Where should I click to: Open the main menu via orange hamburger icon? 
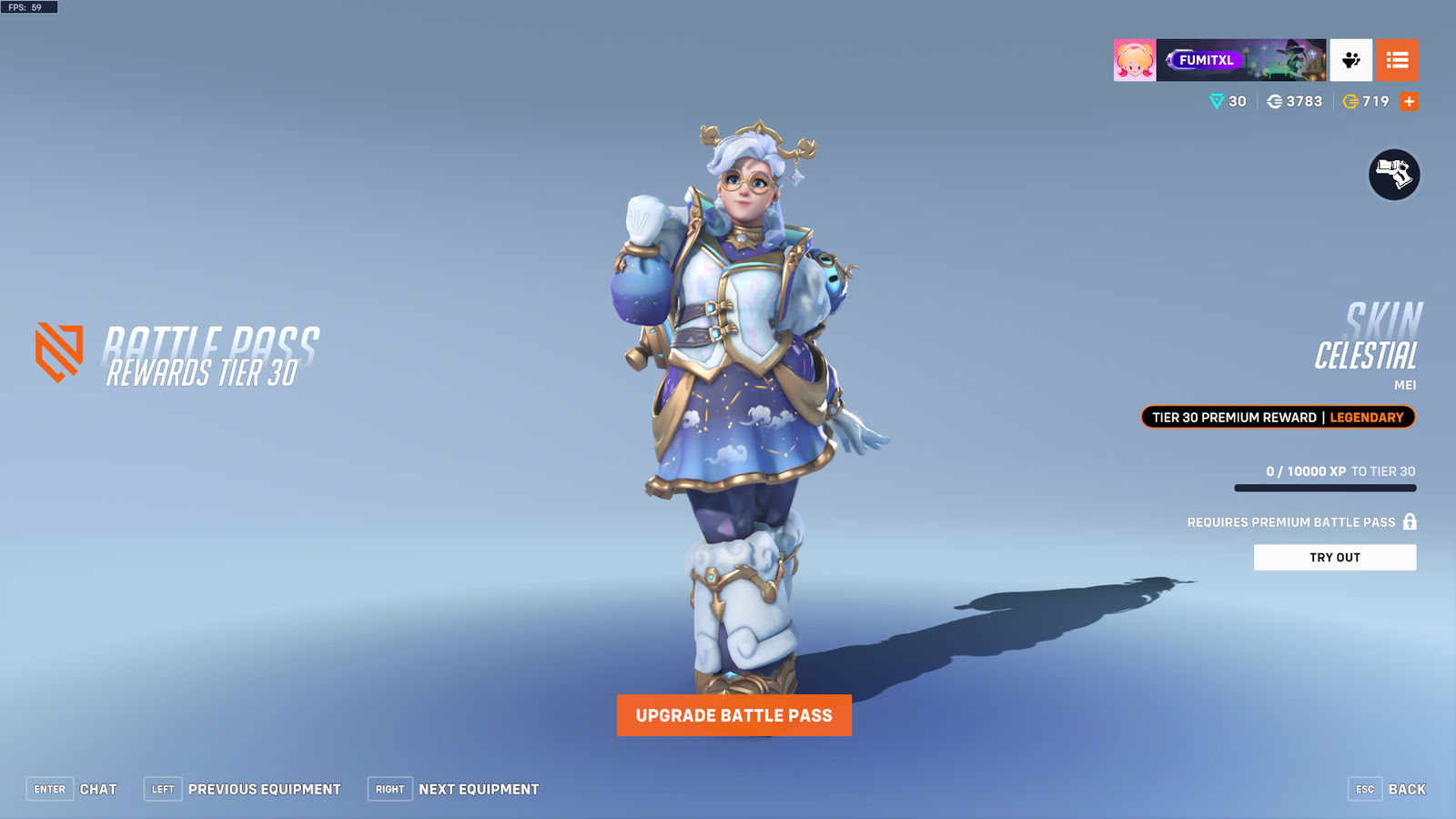1398,60
